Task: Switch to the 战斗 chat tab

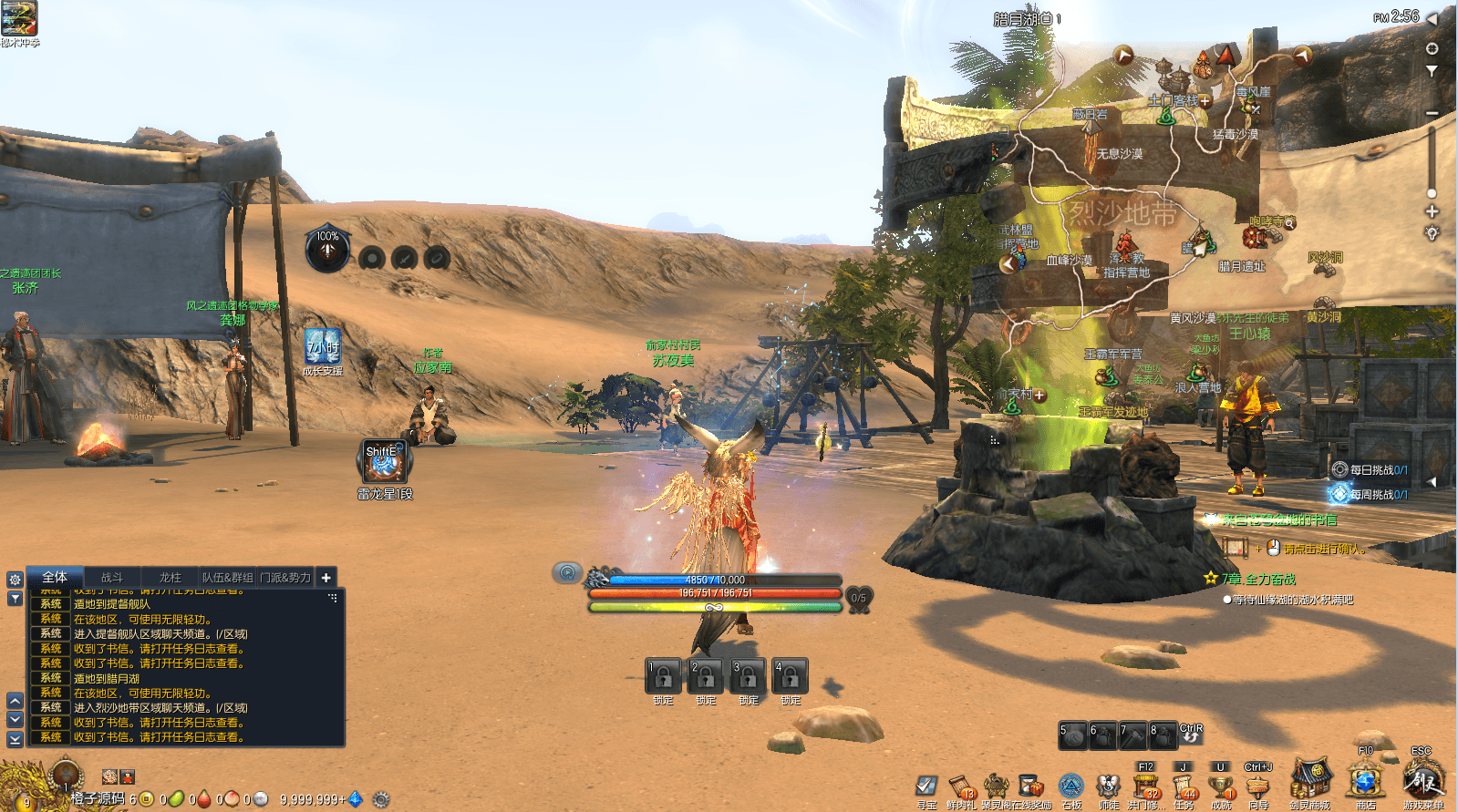Action: pyautogui.click(x=112, y=577)
